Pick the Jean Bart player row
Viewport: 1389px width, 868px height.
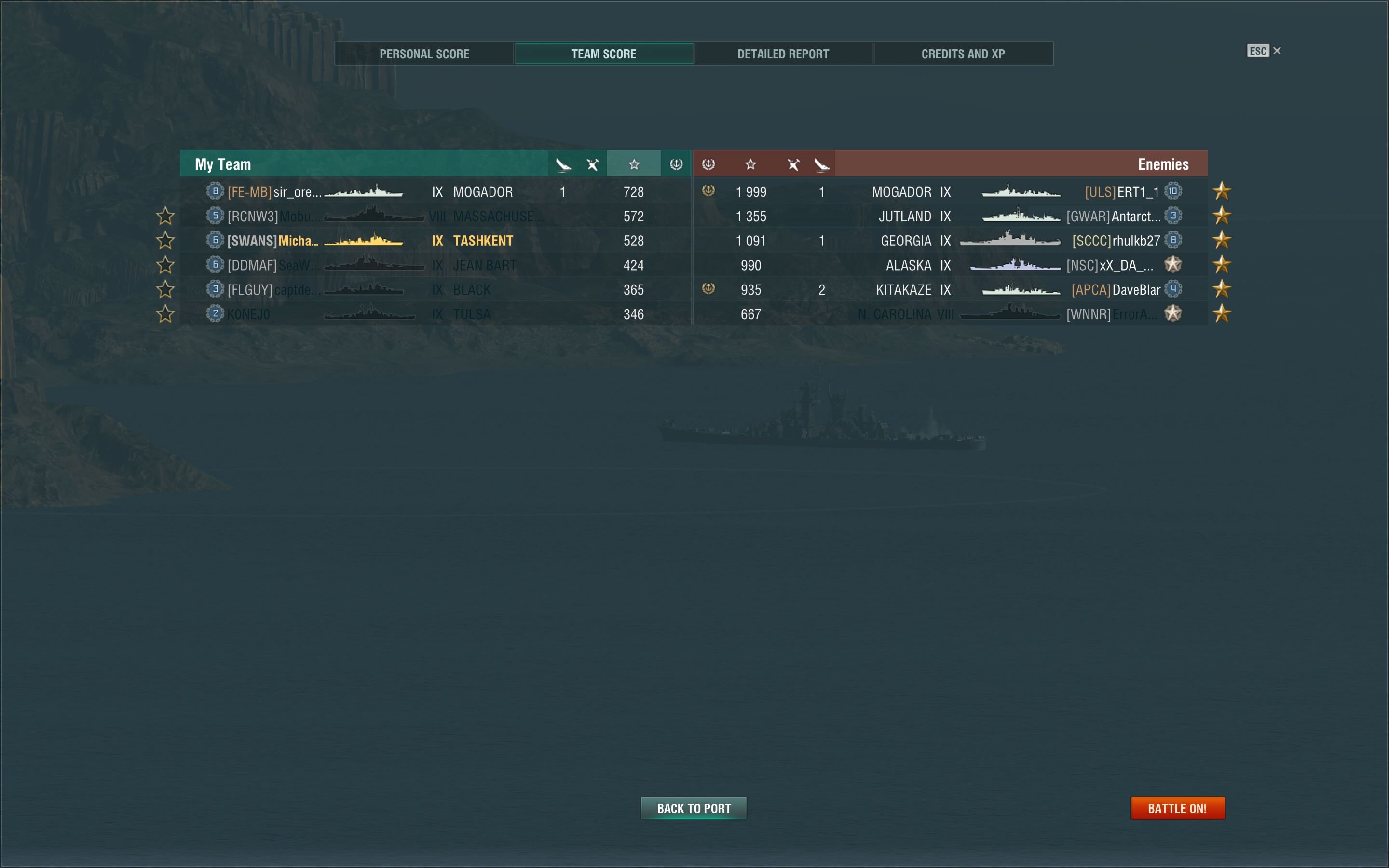click(x=435, y=265)
